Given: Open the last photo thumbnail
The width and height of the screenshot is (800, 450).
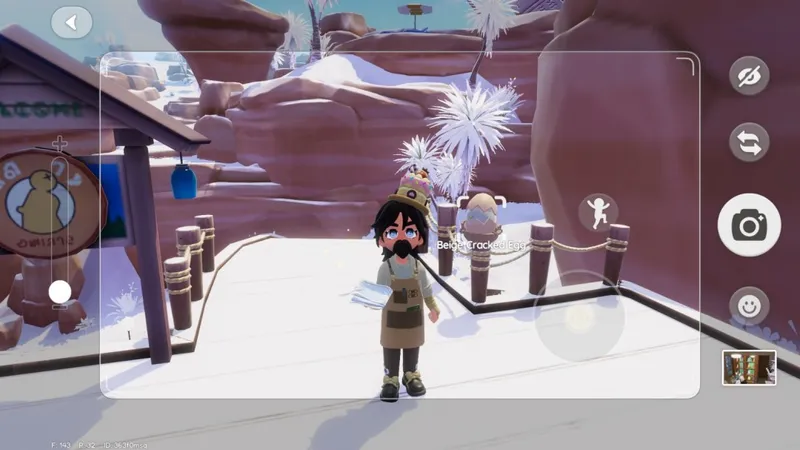Looking at the screenshot, I should coord(749,367).
